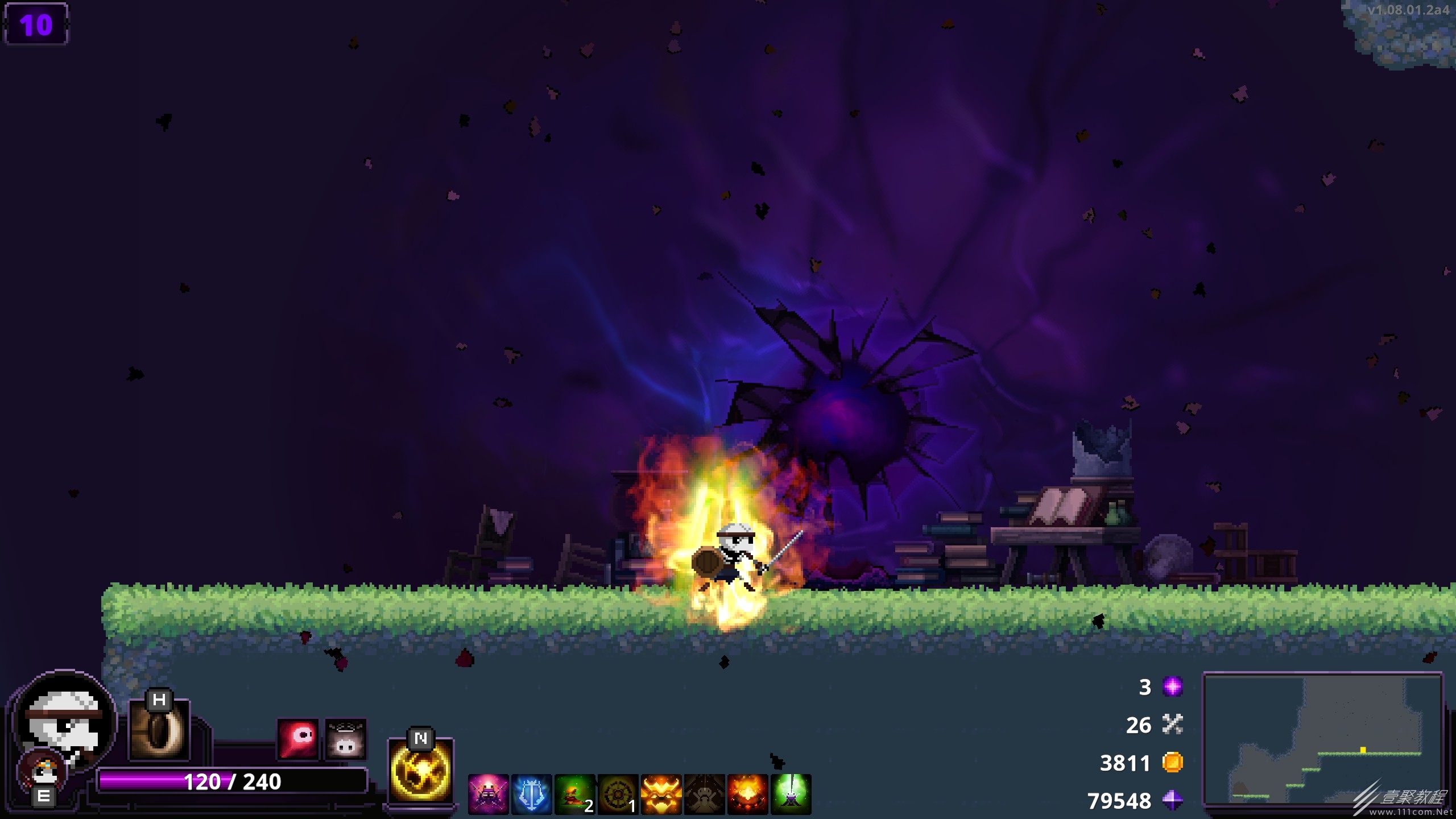Select the blue shield inscription icon
Viewport: 1456px width, 819px height.
(531, 794)
